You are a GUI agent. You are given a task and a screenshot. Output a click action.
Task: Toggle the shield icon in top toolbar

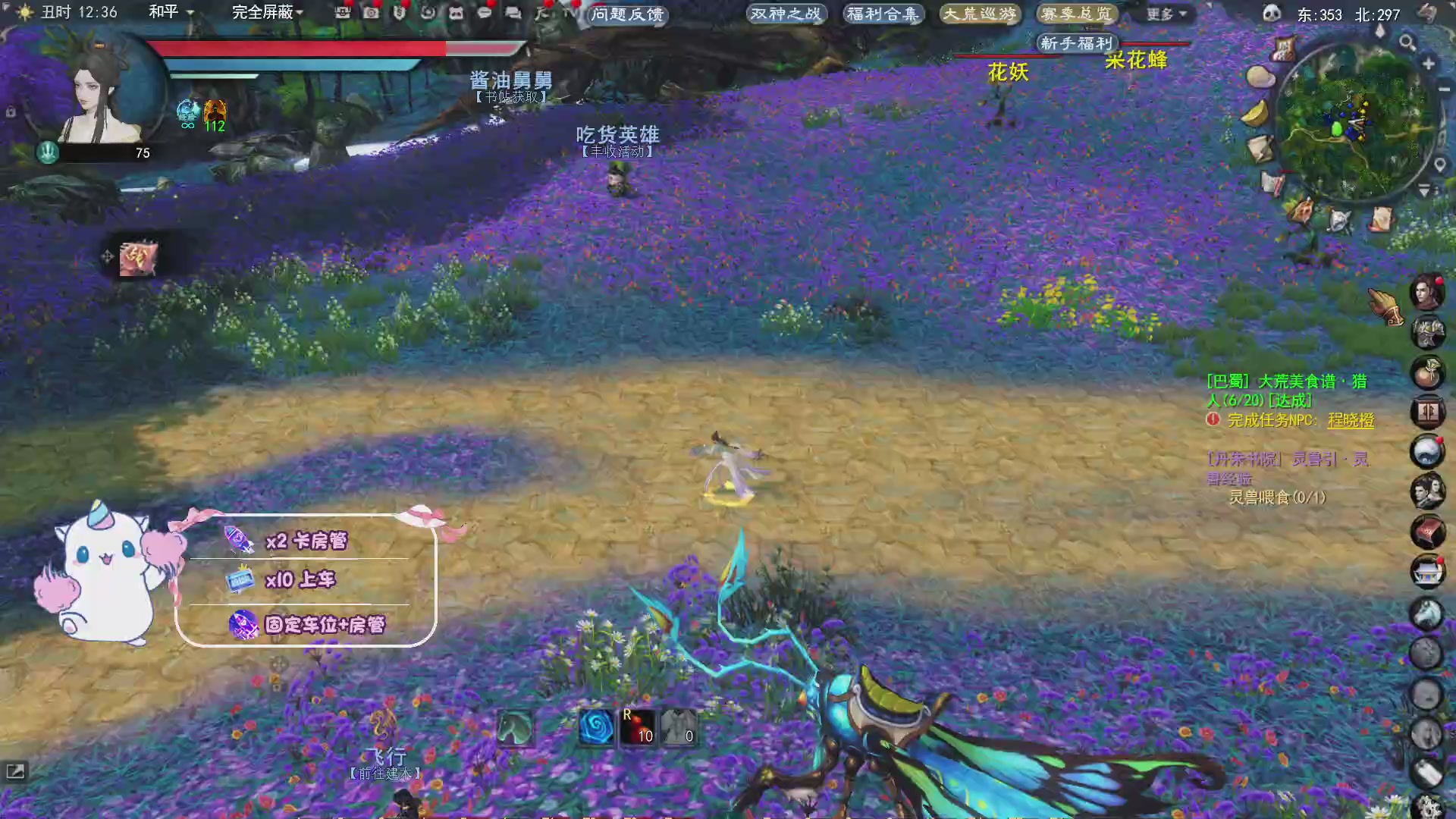[400, 13]
